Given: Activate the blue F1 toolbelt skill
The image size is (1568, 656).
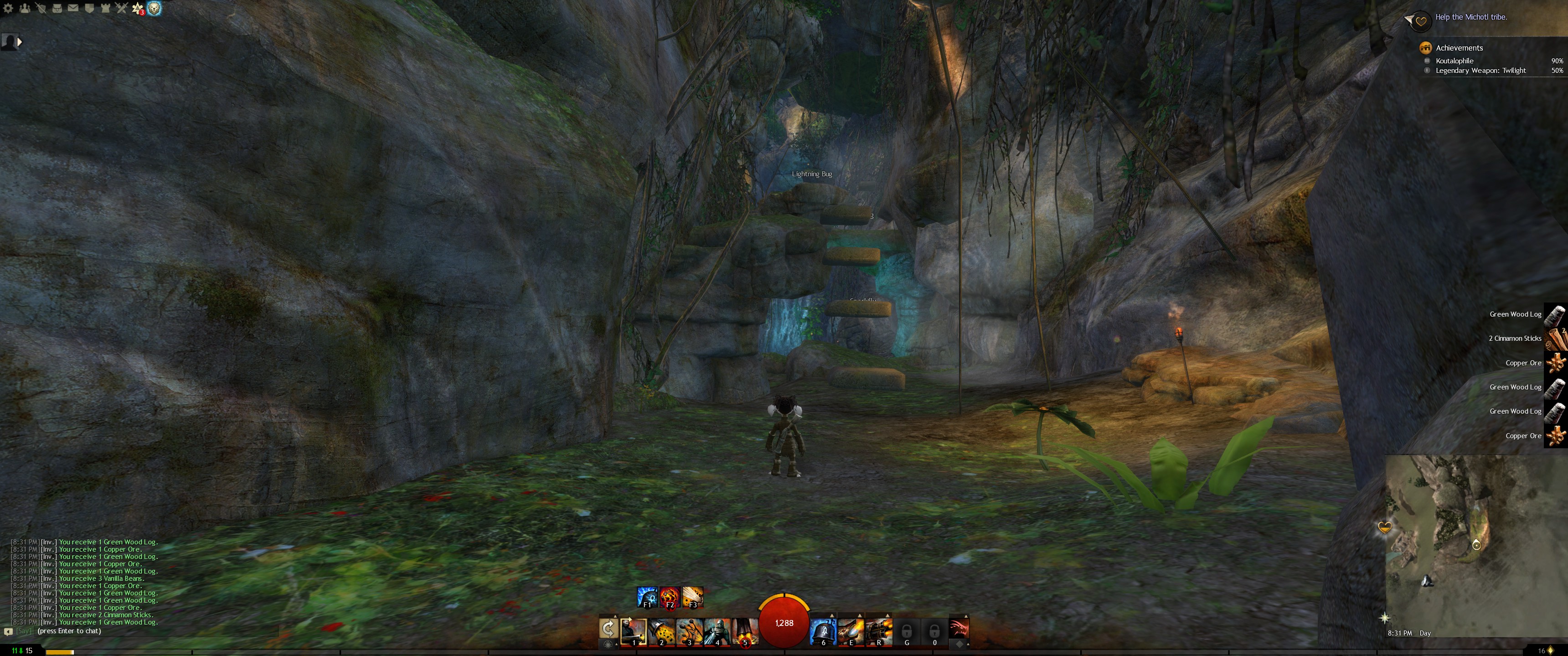Looking at the screenshot, I should point(646,597).
